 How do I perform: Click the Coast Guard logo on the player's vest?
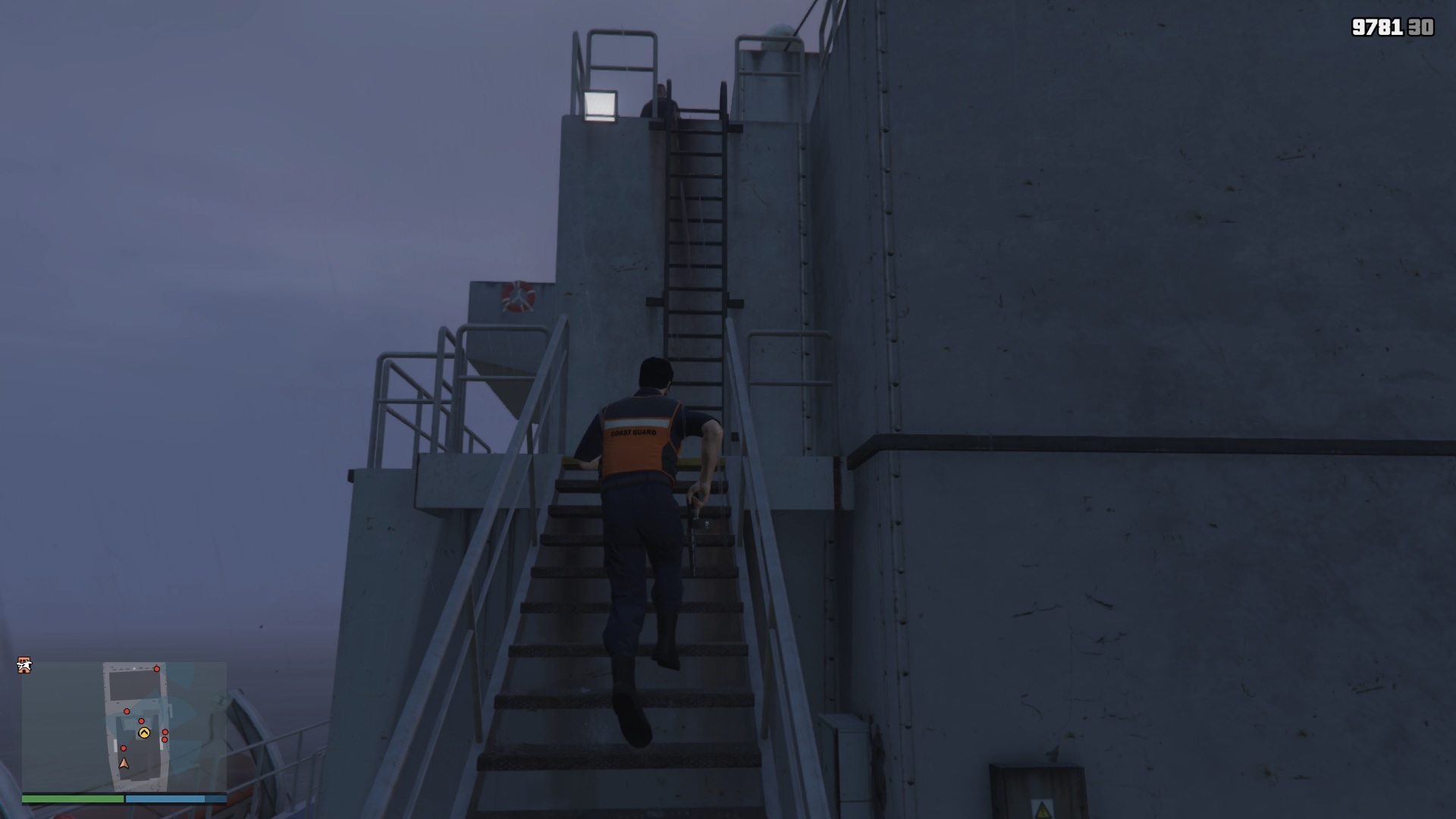coord(634,434)
